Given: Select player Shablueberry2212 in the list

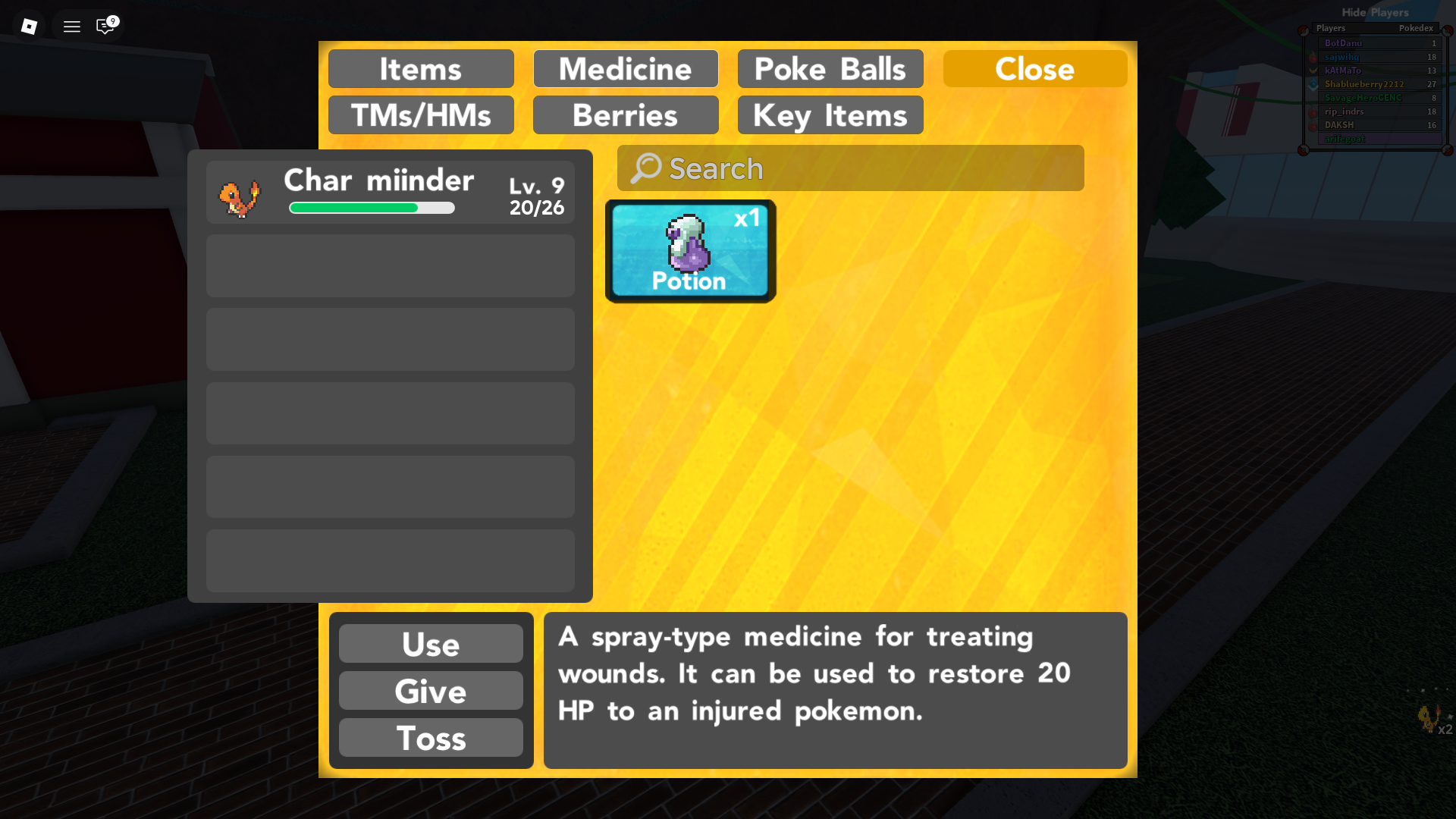Looking at the screenshot, I should coord(1365,84).
